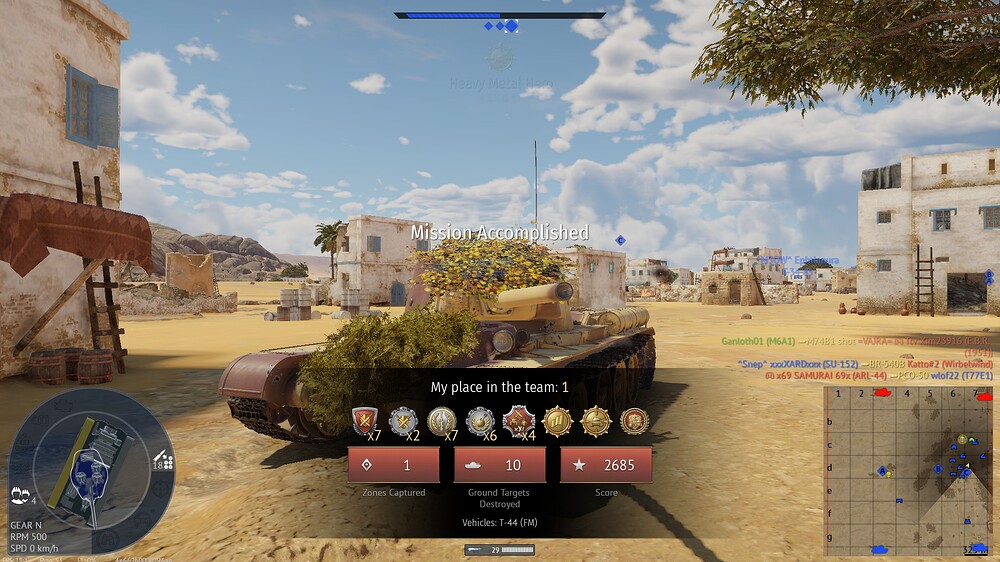
Task: Select the silver crossed-swords medal with x2
Action: pos(403,421)
